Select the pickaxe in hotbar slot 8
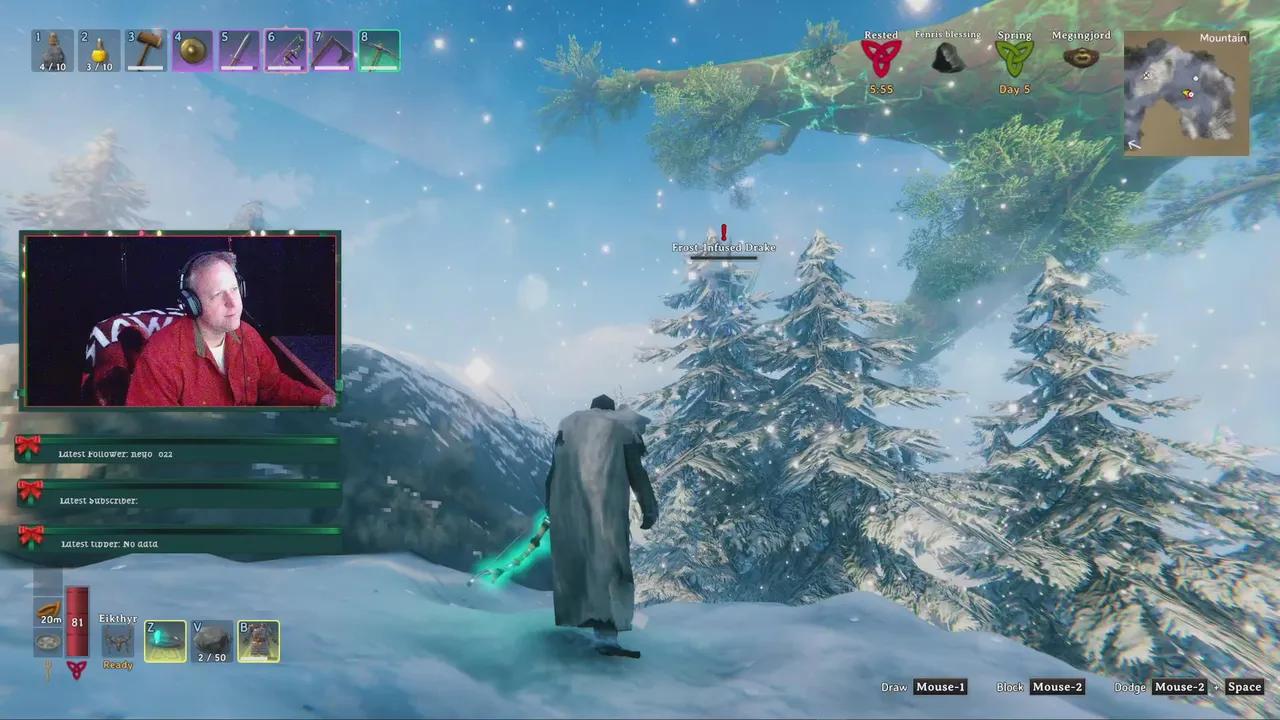Image resolution: width=1280 pixels, height=720 pixels. [x=379, y=51]
